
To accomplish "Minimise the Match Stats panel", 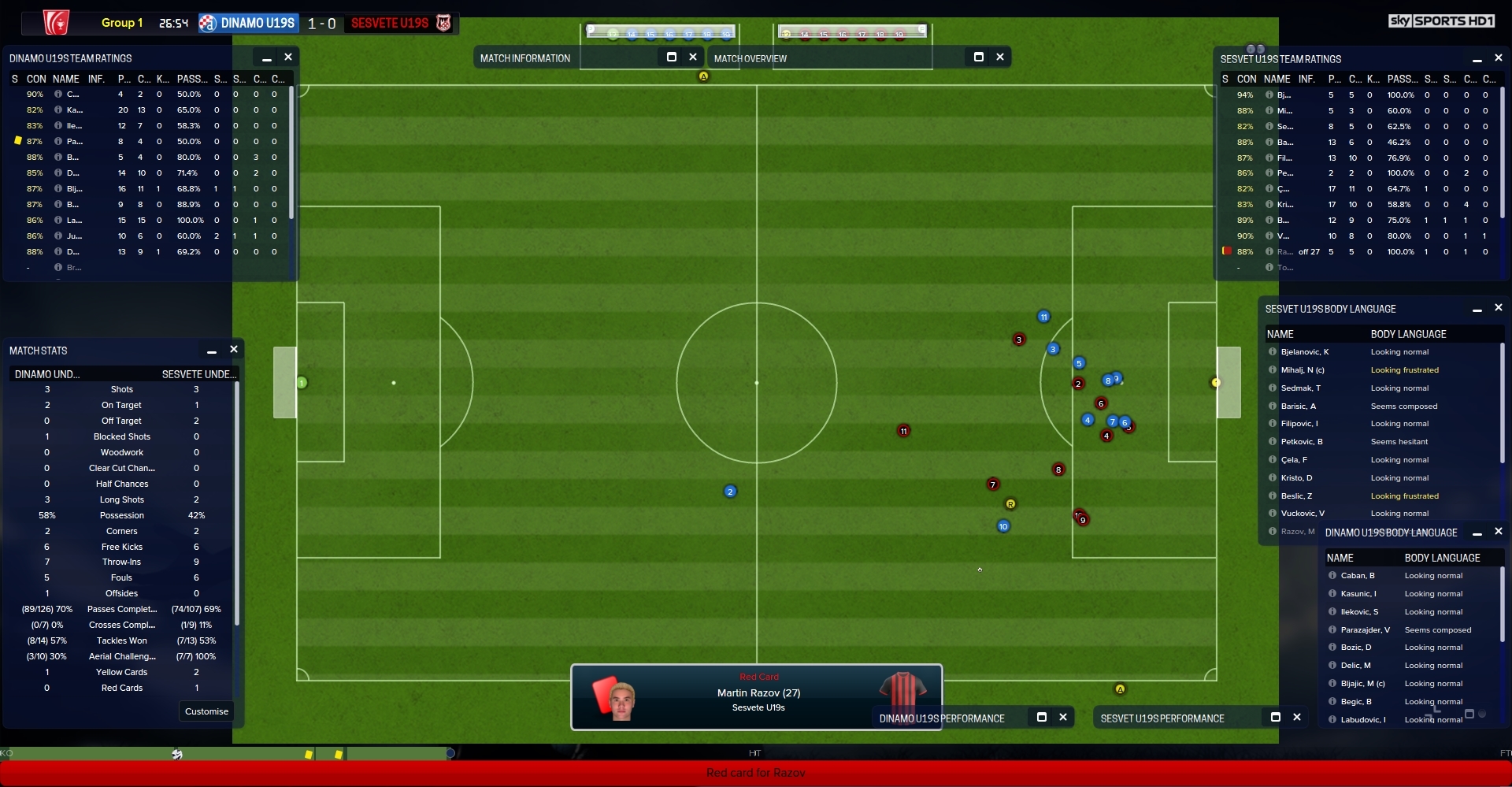I will pos(212,351).
